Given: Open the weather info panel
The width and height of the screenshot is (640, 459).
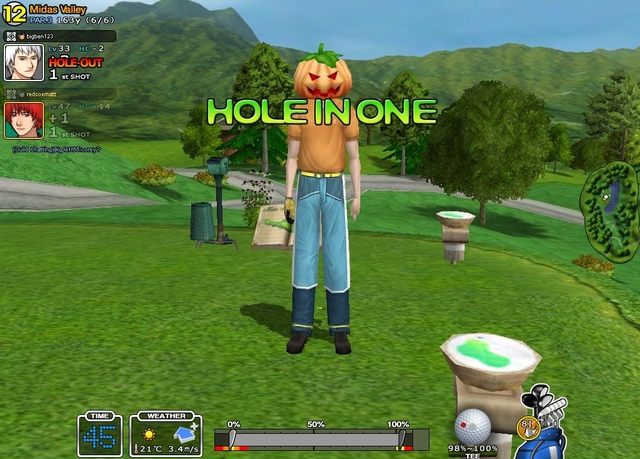Looking at the screenshot, I should [165, 436].
